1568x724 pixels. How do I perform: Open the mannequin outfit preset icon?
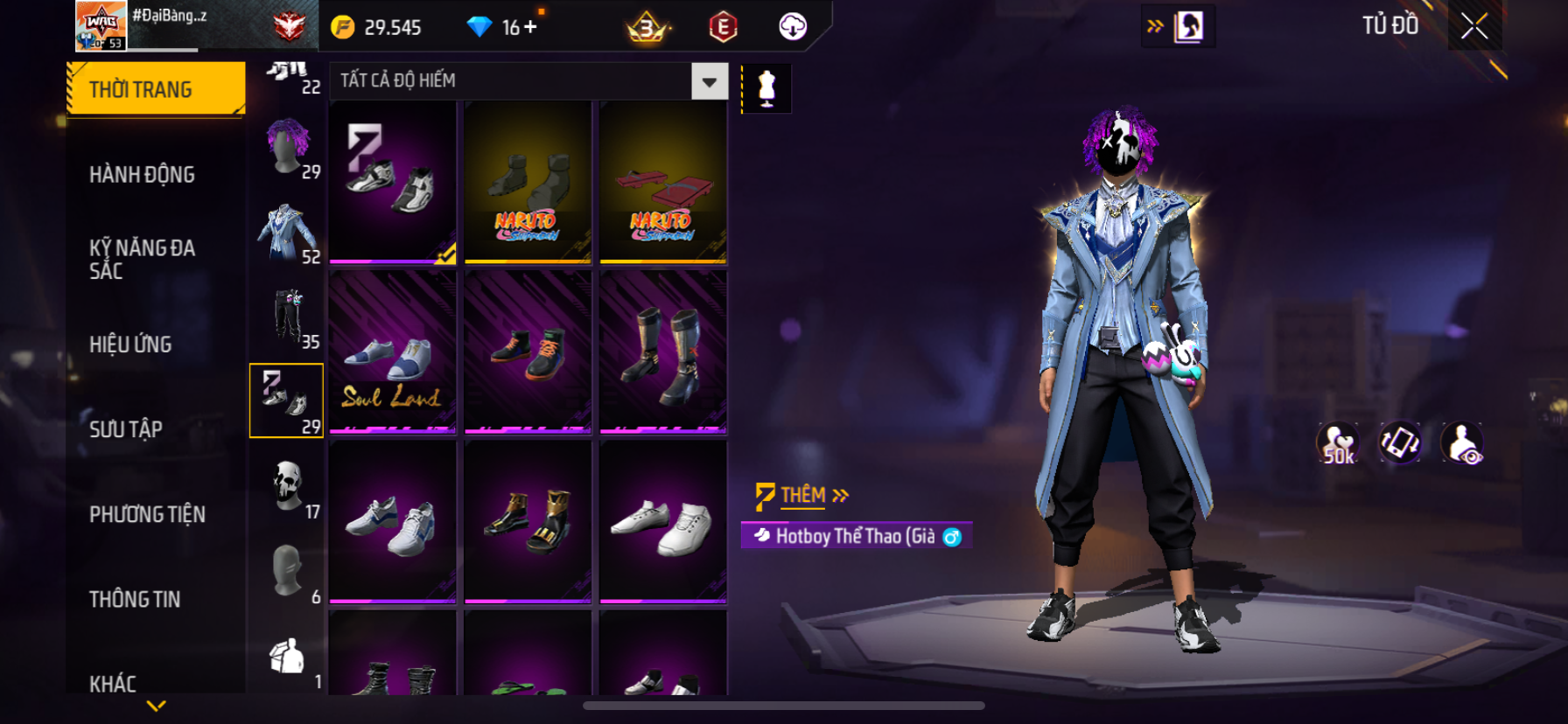coord(766,88)
